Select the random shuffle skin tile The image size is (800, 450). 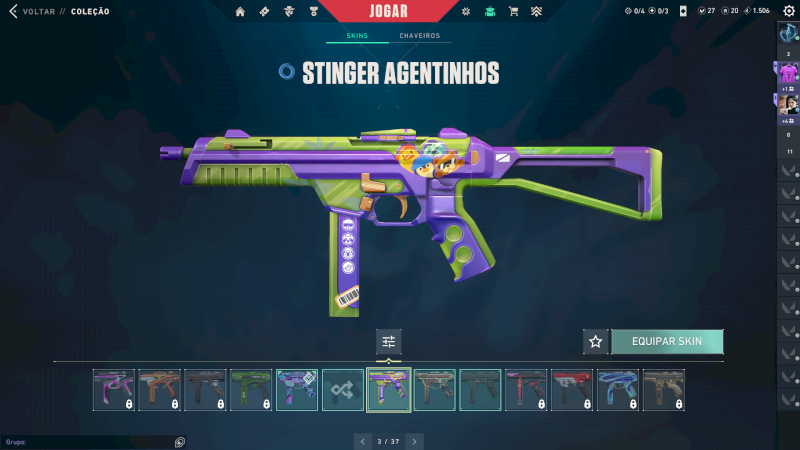click(x=343, y=390)
